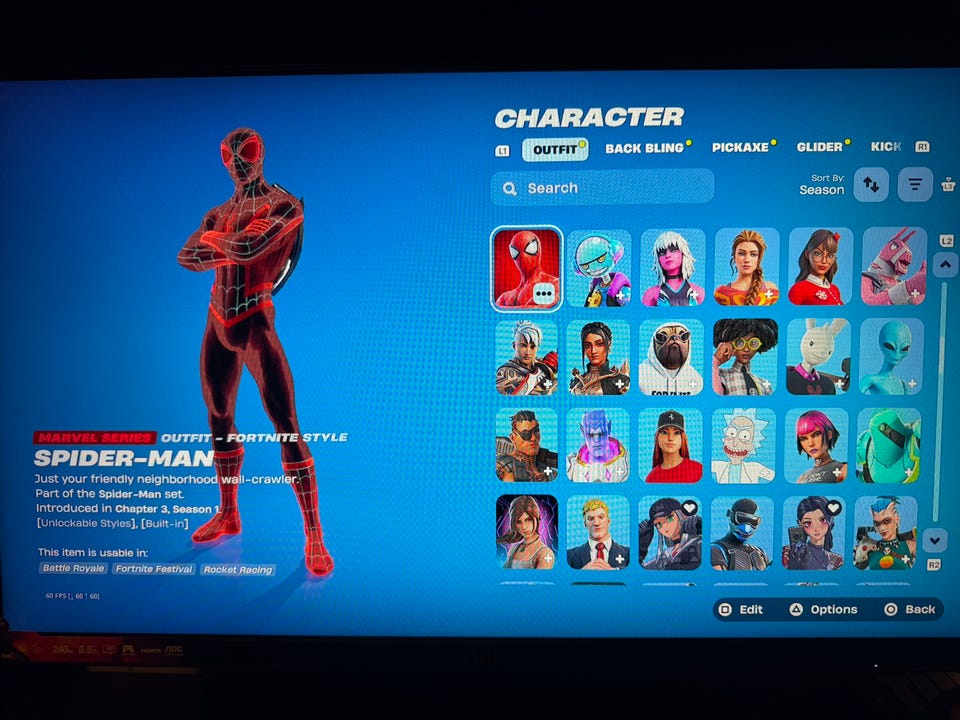Select the Spider-Man outfit tile
The image size is (960, 720).
pyautogui.click(x=526, y=268)
